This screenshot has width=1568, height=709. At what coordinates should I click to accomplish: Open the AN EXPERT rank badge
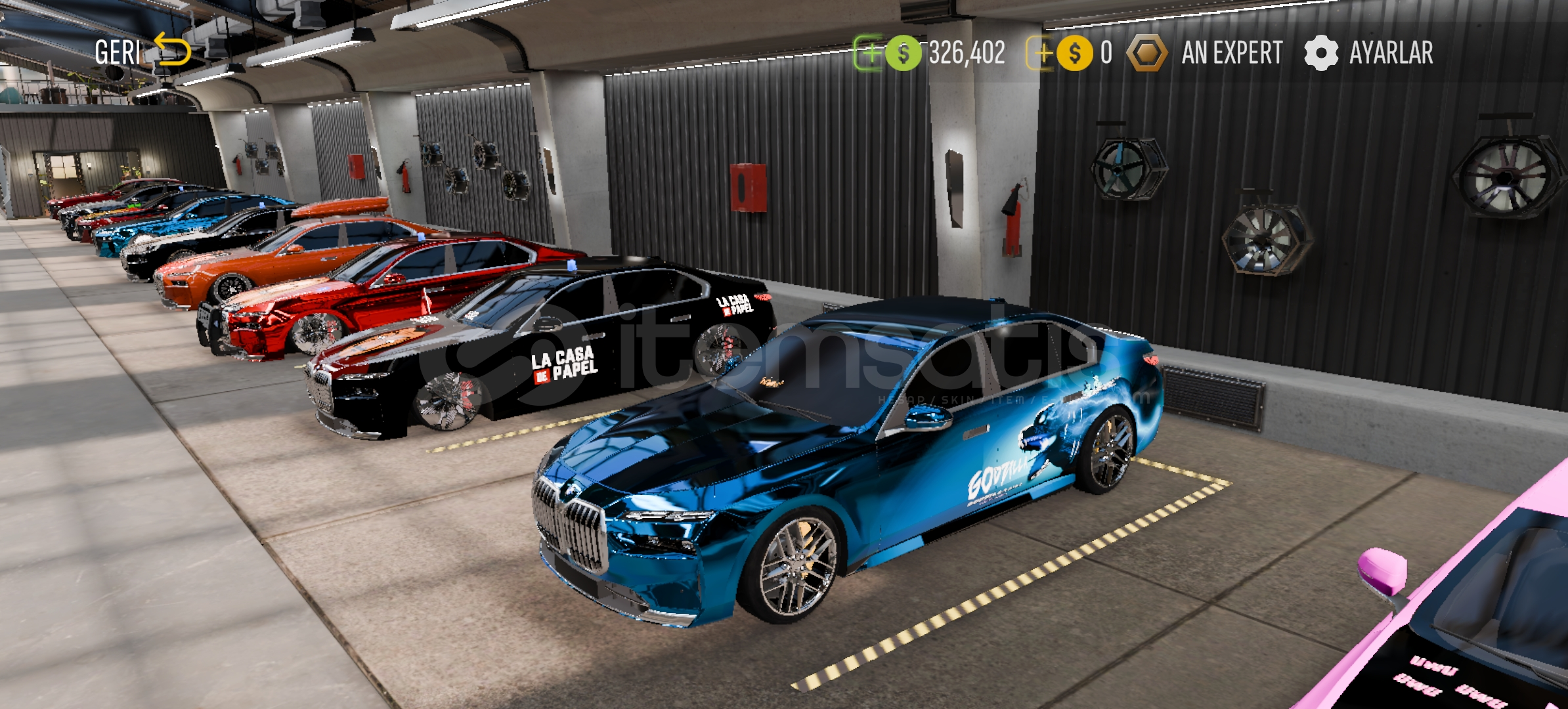[1206, 53]
